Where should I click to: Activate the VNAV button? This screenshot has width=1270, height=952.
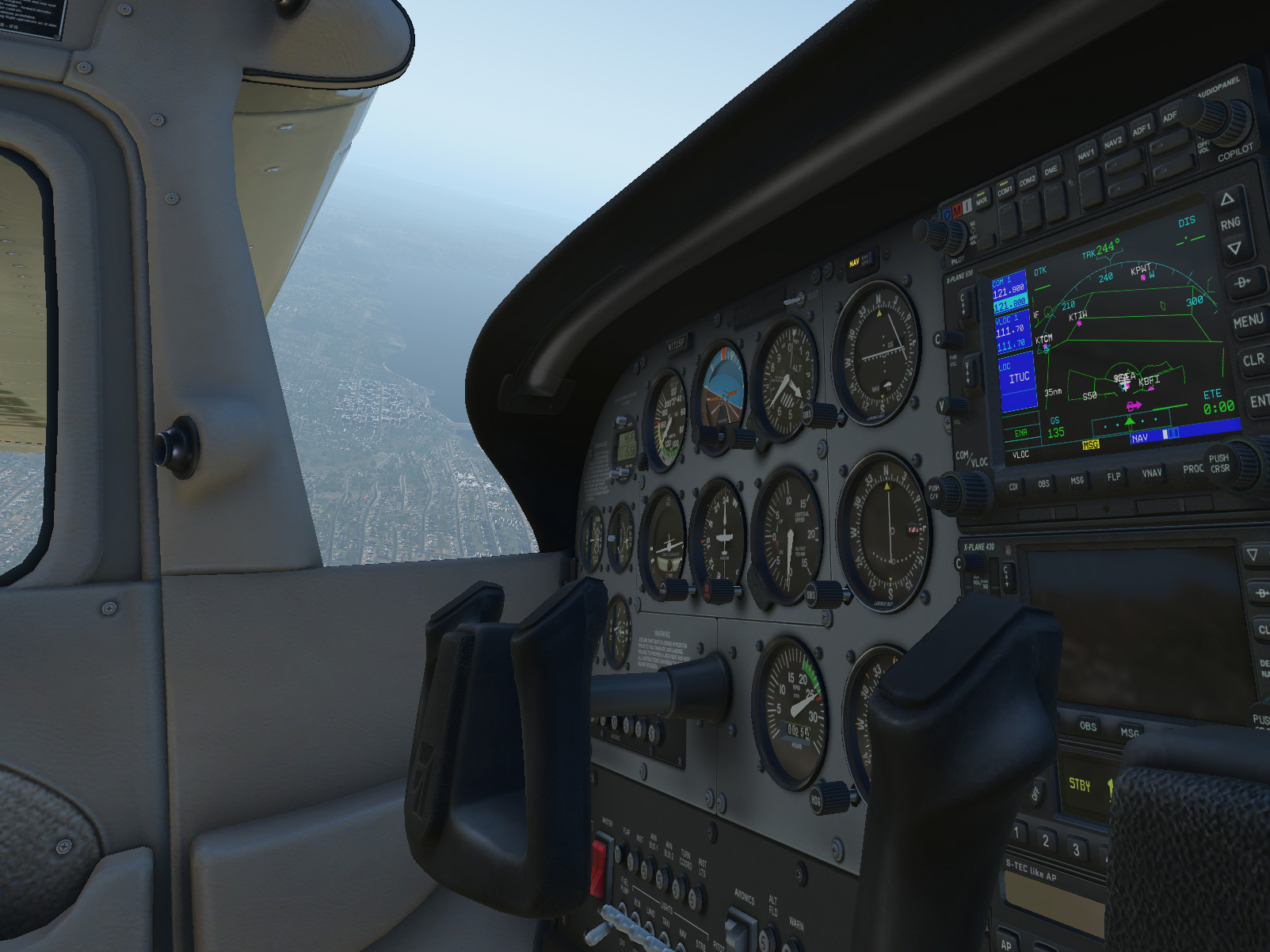1151,473
